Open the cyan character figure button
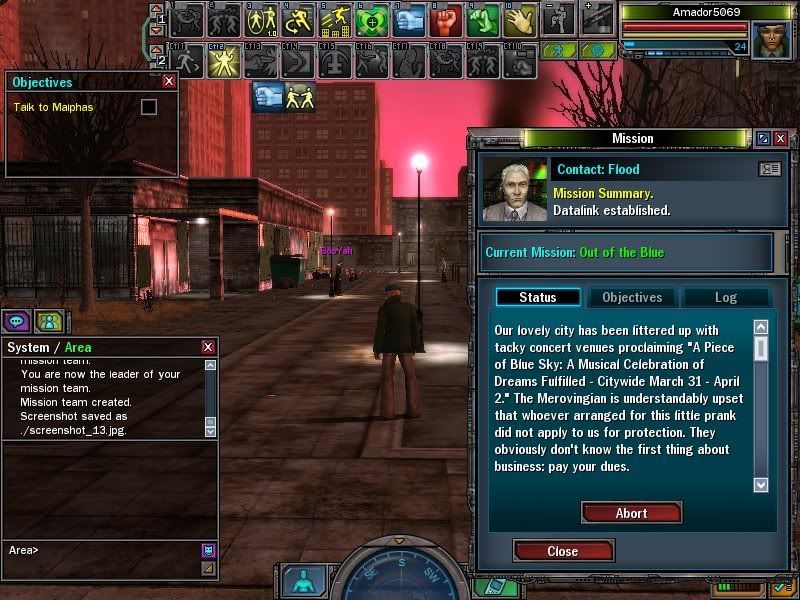The height and width of the screenshot is (600, 800). (300, 580)
